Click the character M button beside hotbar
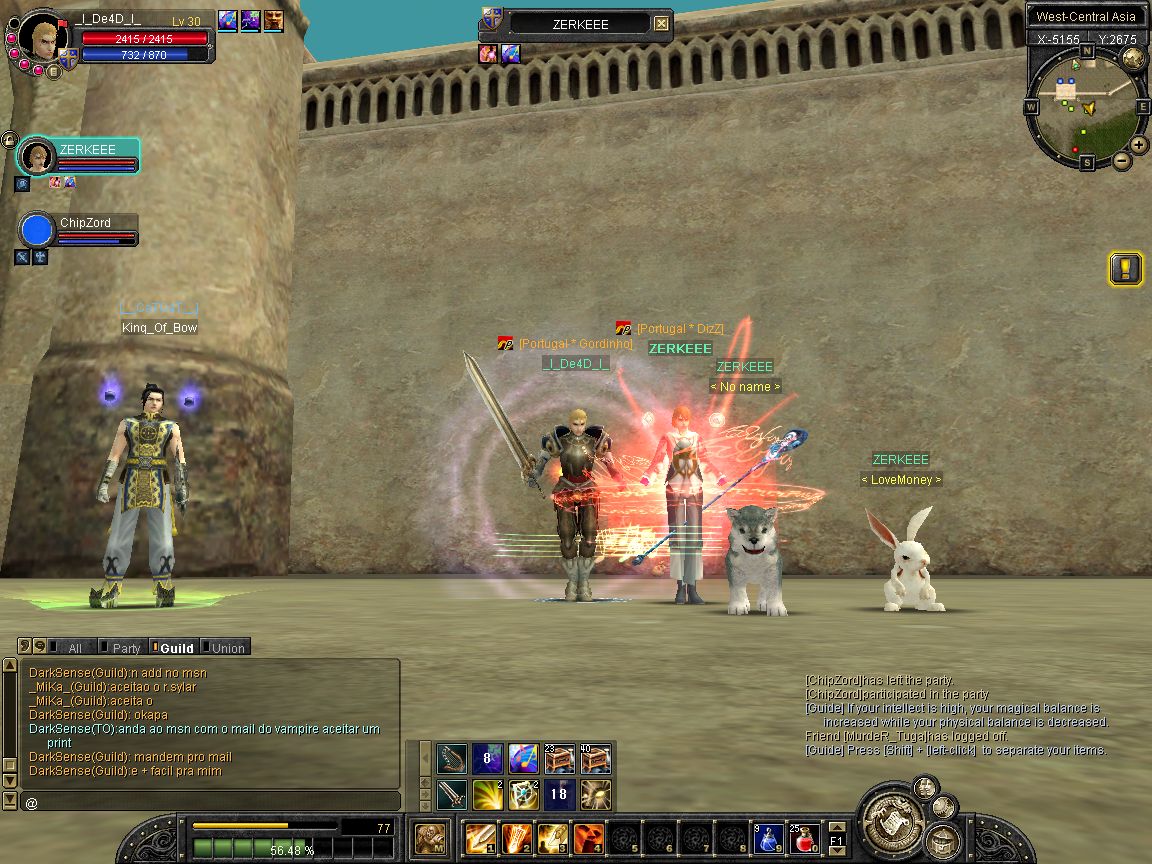1152x864 pixels. click(431, 838)
